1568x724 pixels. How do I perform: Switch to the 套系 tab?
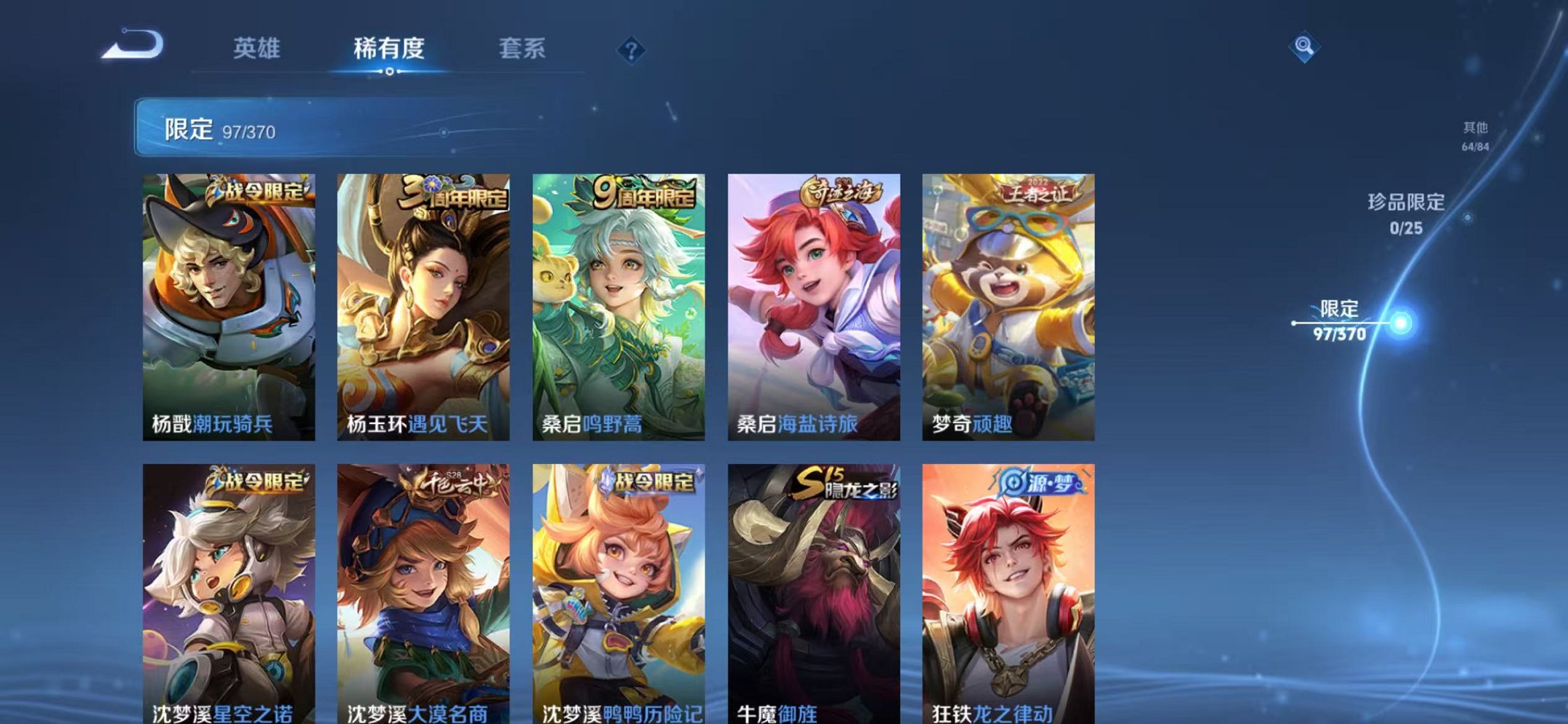522,48
